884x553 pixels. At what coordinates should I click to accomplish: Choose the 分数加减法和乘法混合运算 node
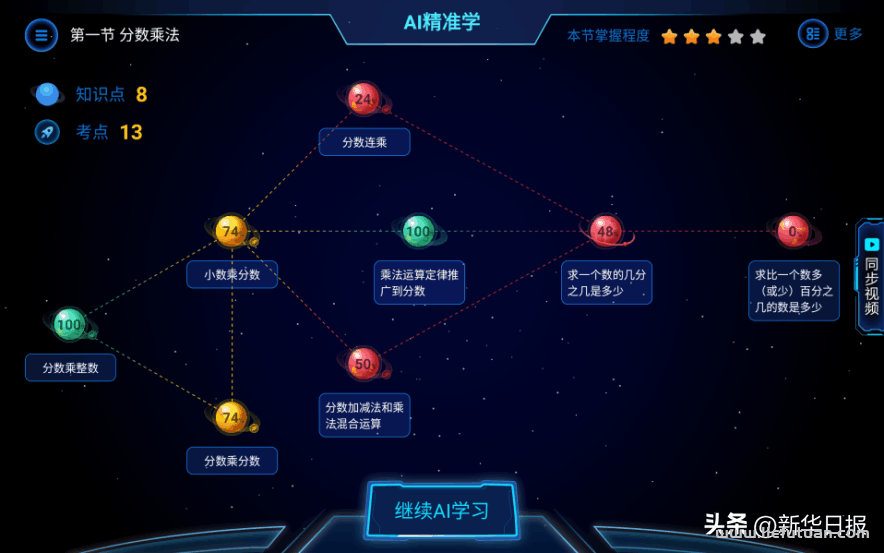[x=363, y=363]
